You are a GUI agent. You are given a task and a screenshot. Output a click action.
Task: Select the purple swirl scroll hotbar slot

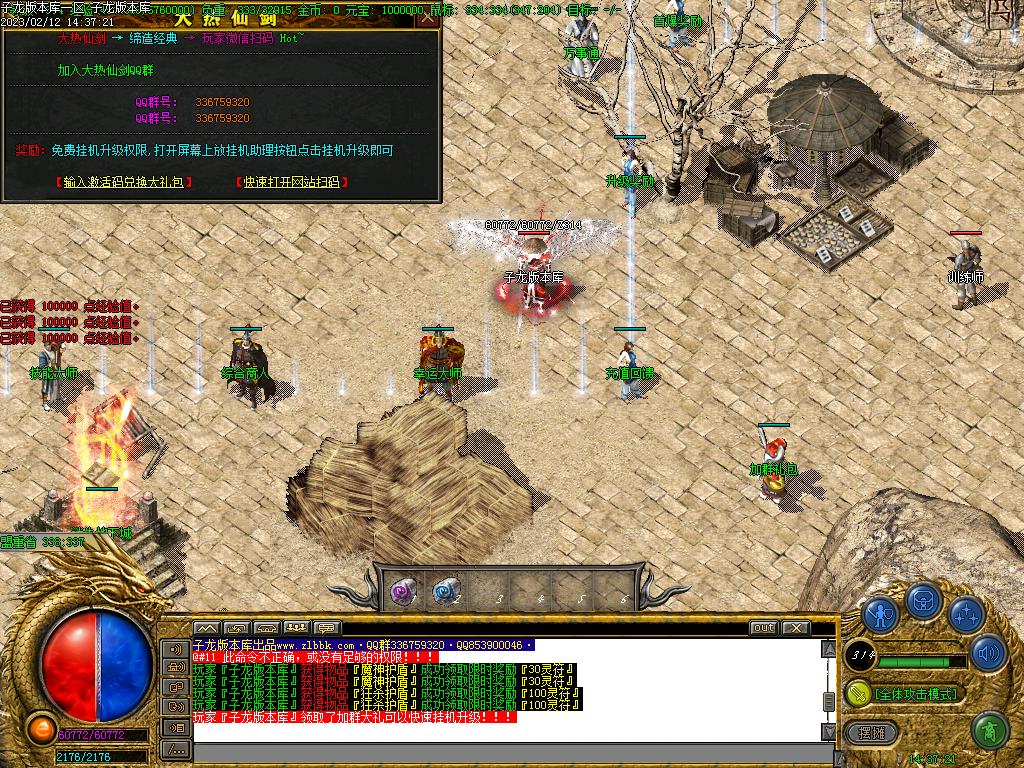tap(402, 592)
